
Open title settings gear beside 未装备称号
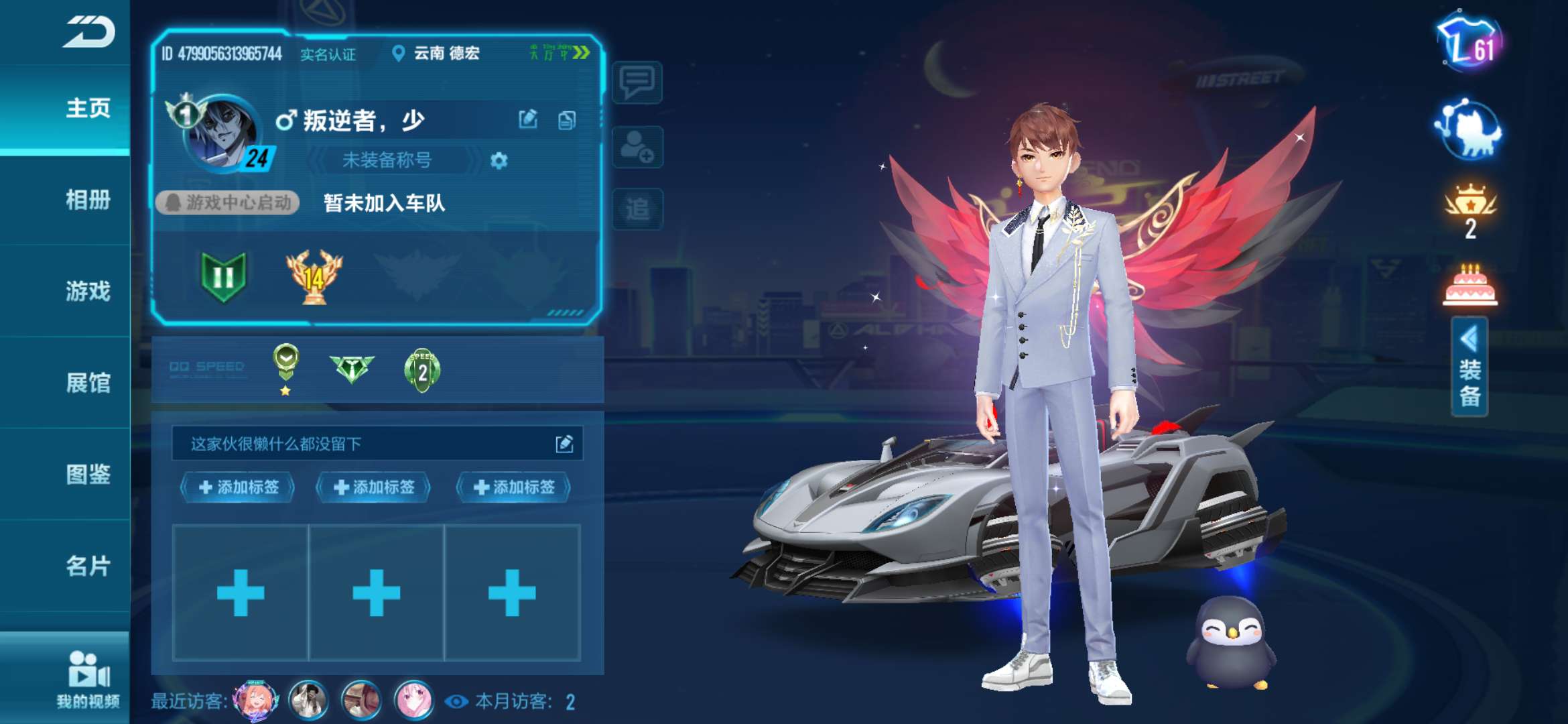(x=499, y=161)
